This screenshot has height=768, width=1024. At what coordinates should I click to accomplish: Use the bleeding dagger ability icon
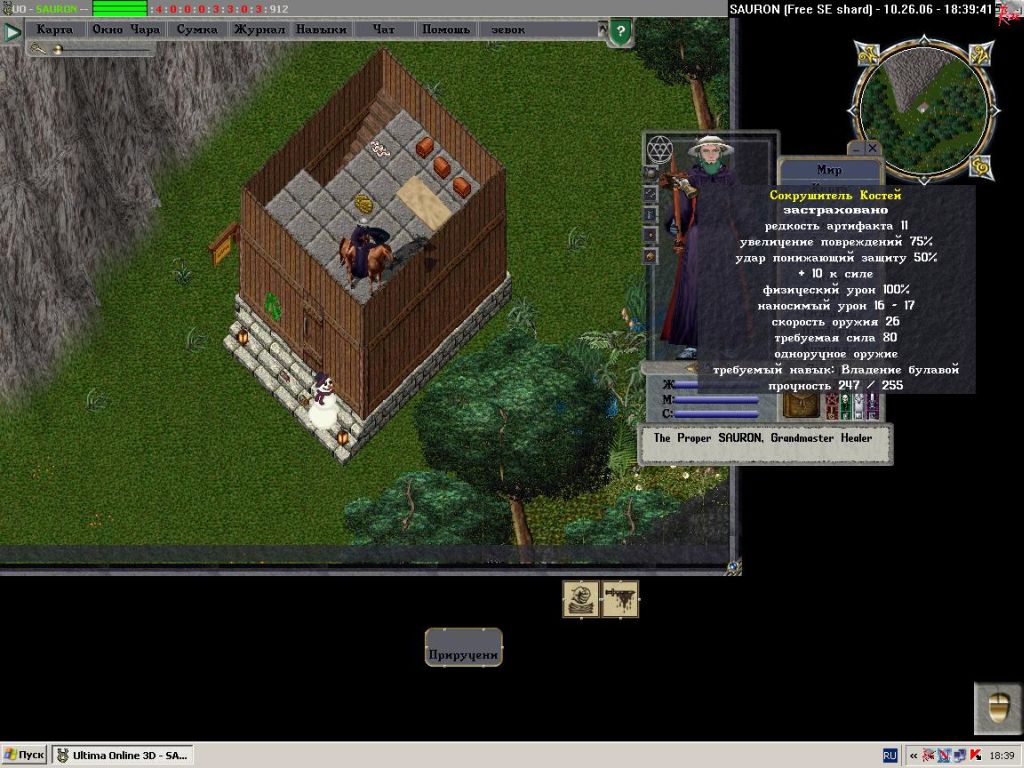click(620, 599)
